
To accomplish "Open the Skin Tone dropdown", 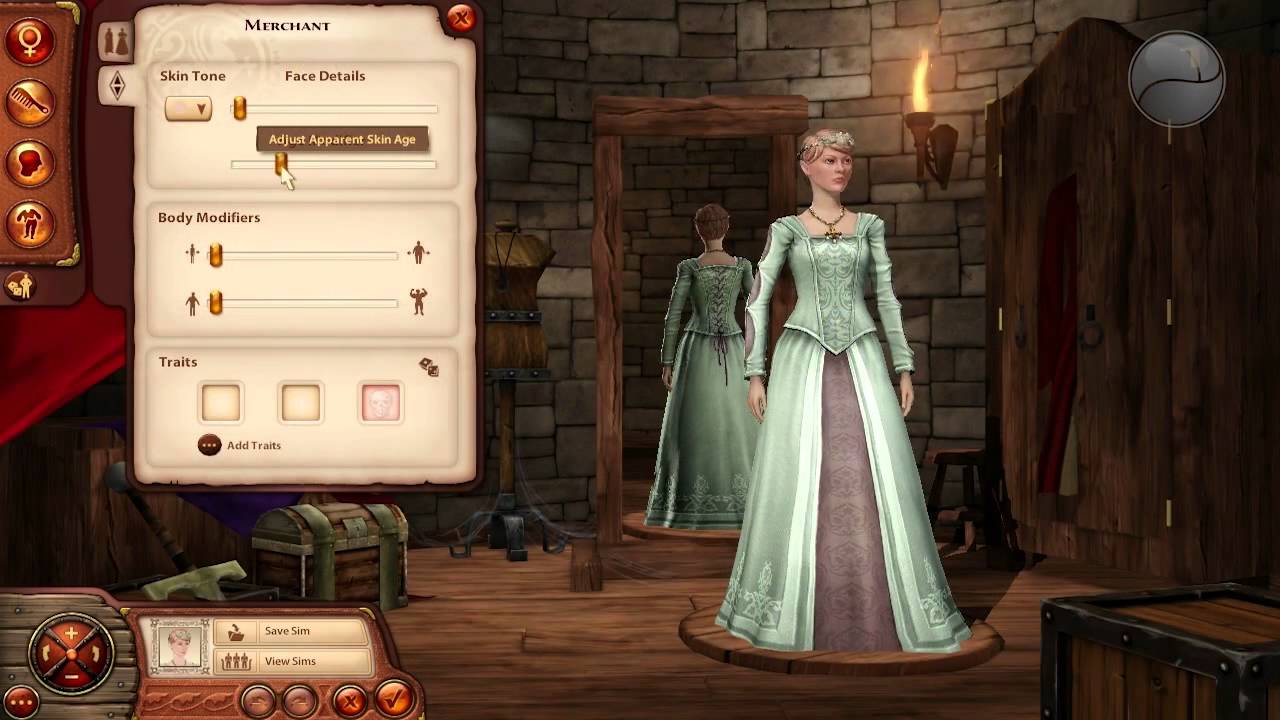I will (188, 109).
